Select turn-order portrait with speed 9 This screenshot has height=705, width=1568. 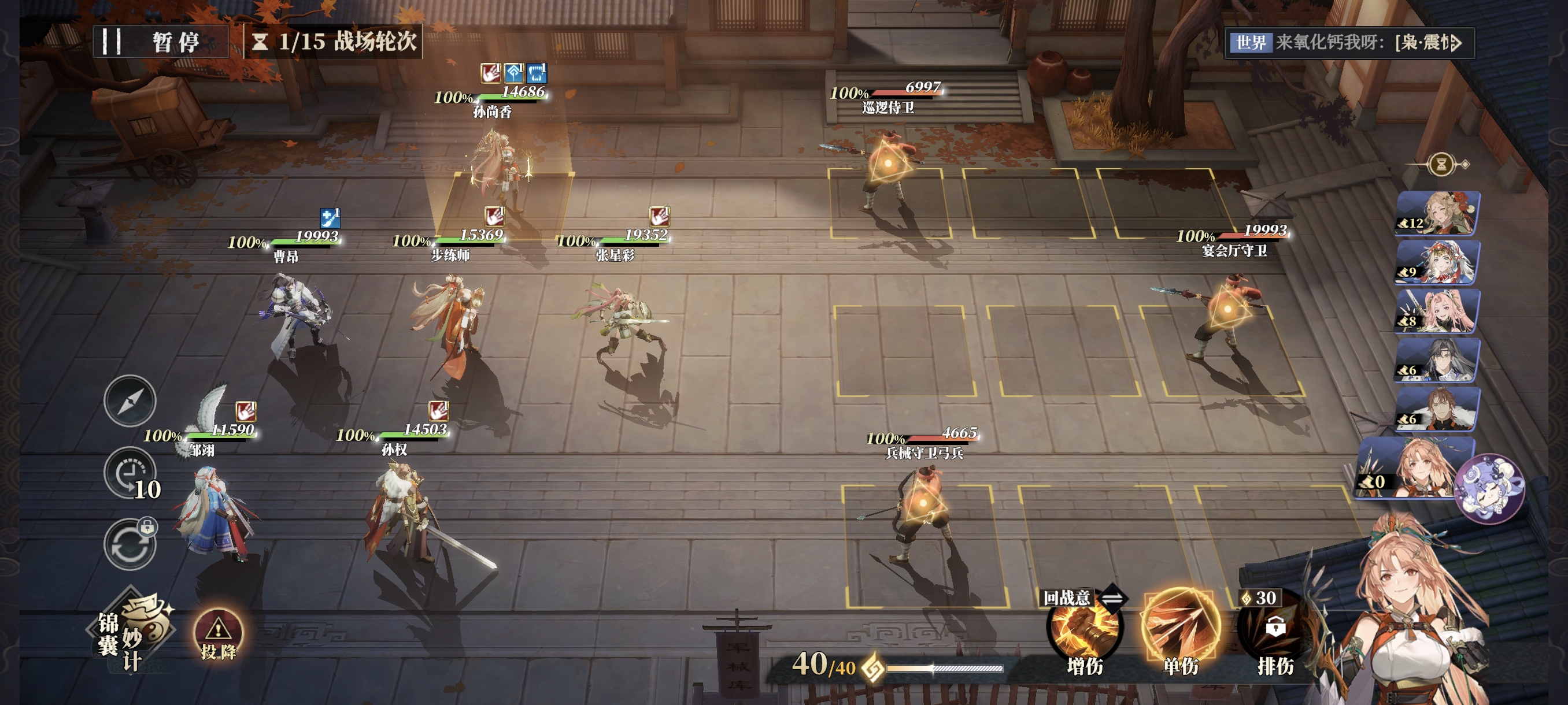1437,262
